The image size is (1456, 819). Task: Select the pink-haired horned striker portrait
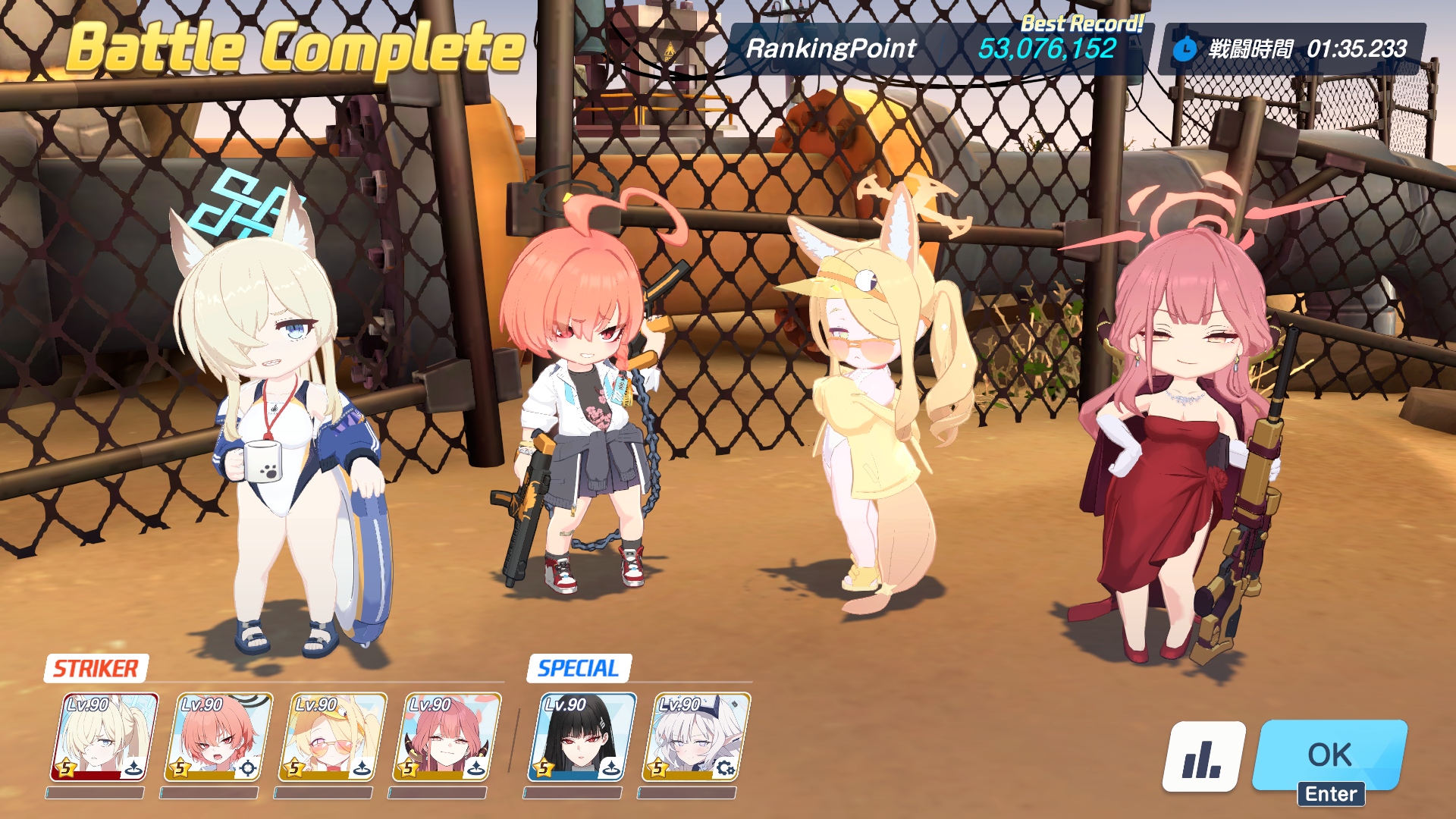447,737
